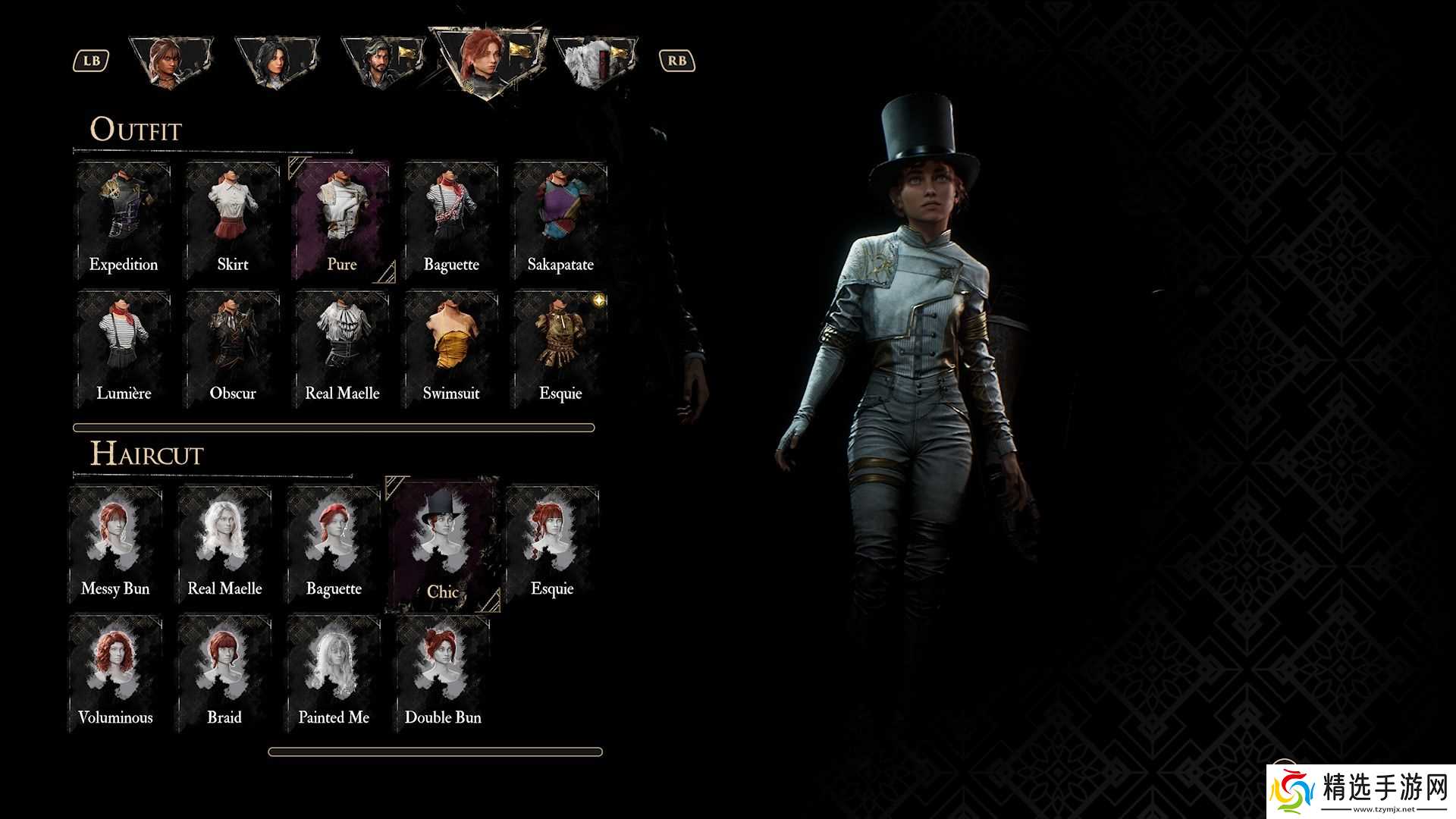Choose the Skirt outfit
Viewport: 1456px width, 819px height.
click(x=233, y=221)
